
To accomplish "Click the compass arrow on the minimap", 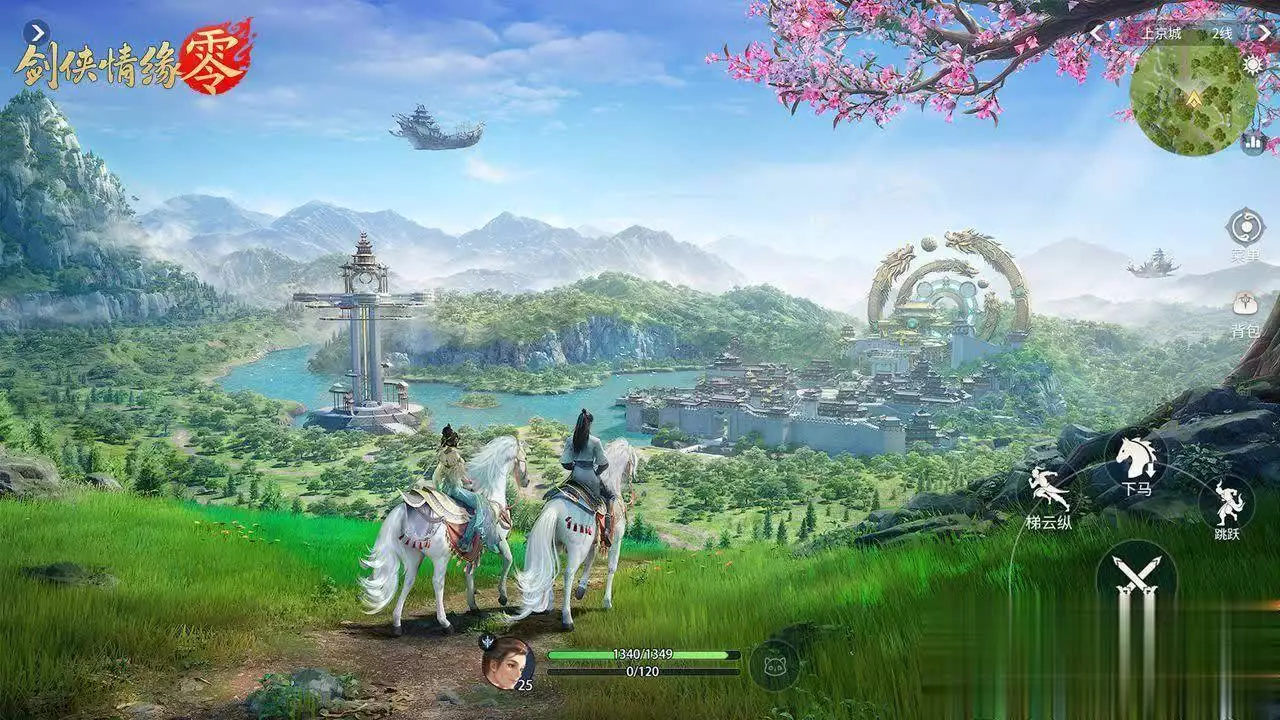I will point(1193,98).
